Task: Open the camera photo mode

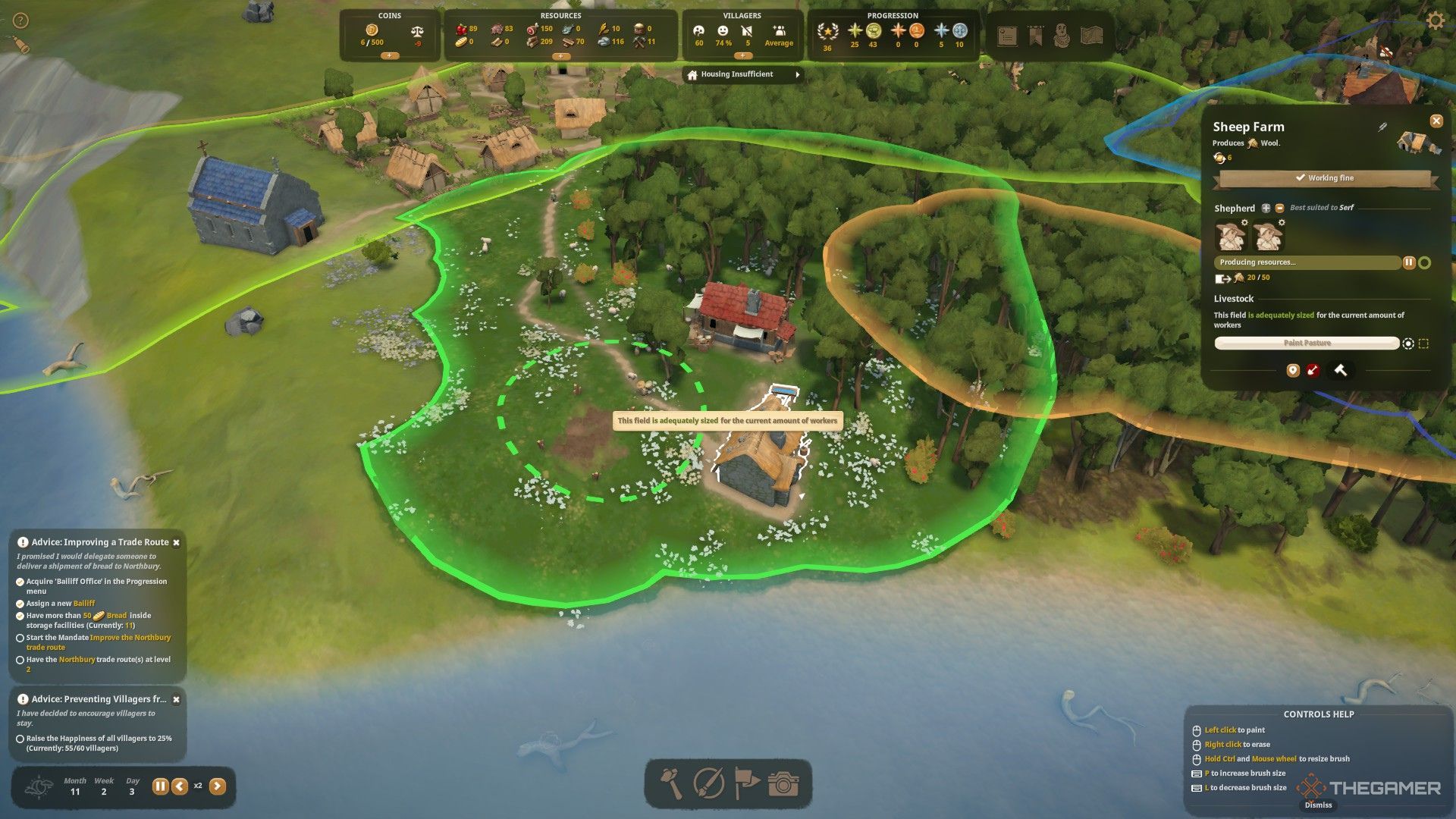Action: click(x=783, y=784)
